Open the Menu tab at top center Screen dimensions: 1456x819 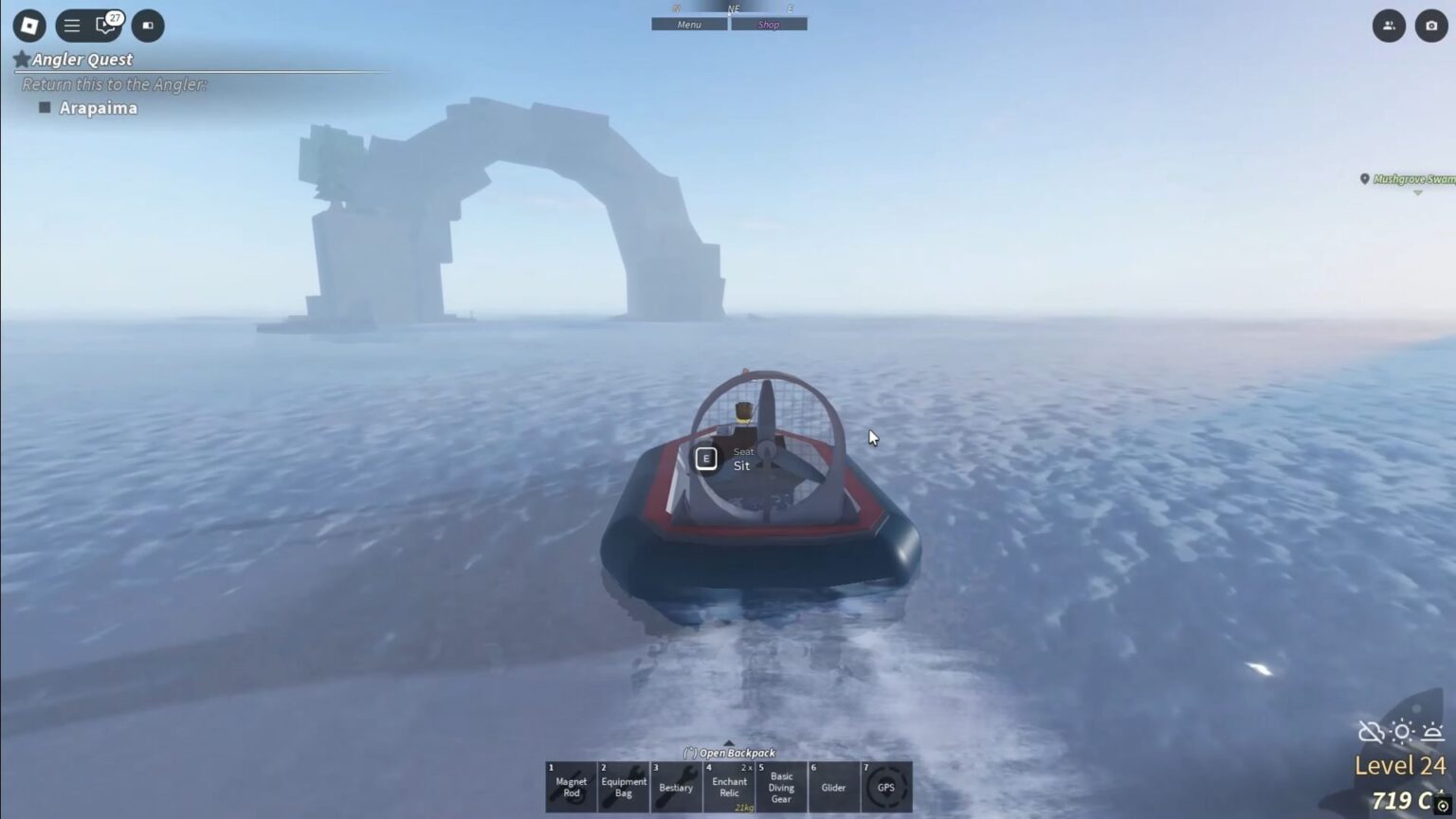[x=688, y=24]
